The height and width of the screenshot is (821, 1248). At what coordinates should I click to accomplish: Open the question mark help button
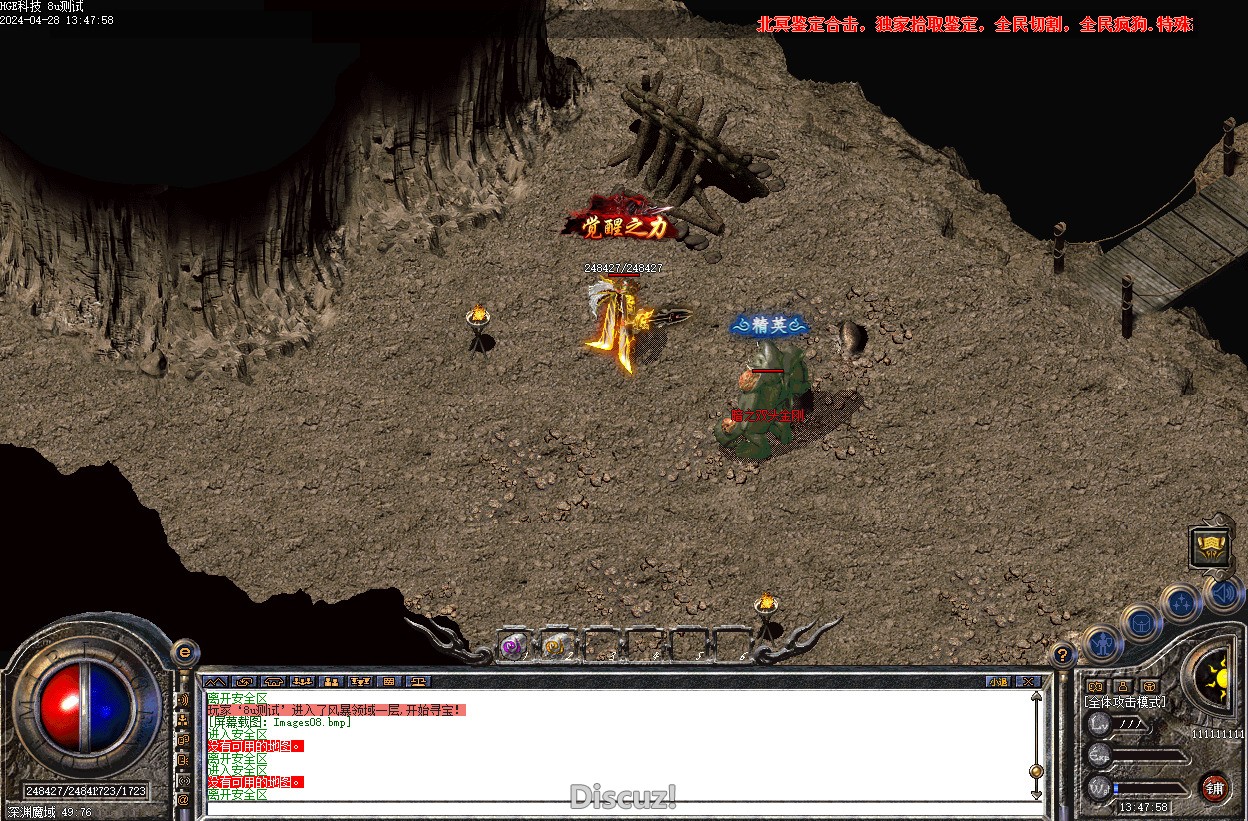[x=1063, y=655]
